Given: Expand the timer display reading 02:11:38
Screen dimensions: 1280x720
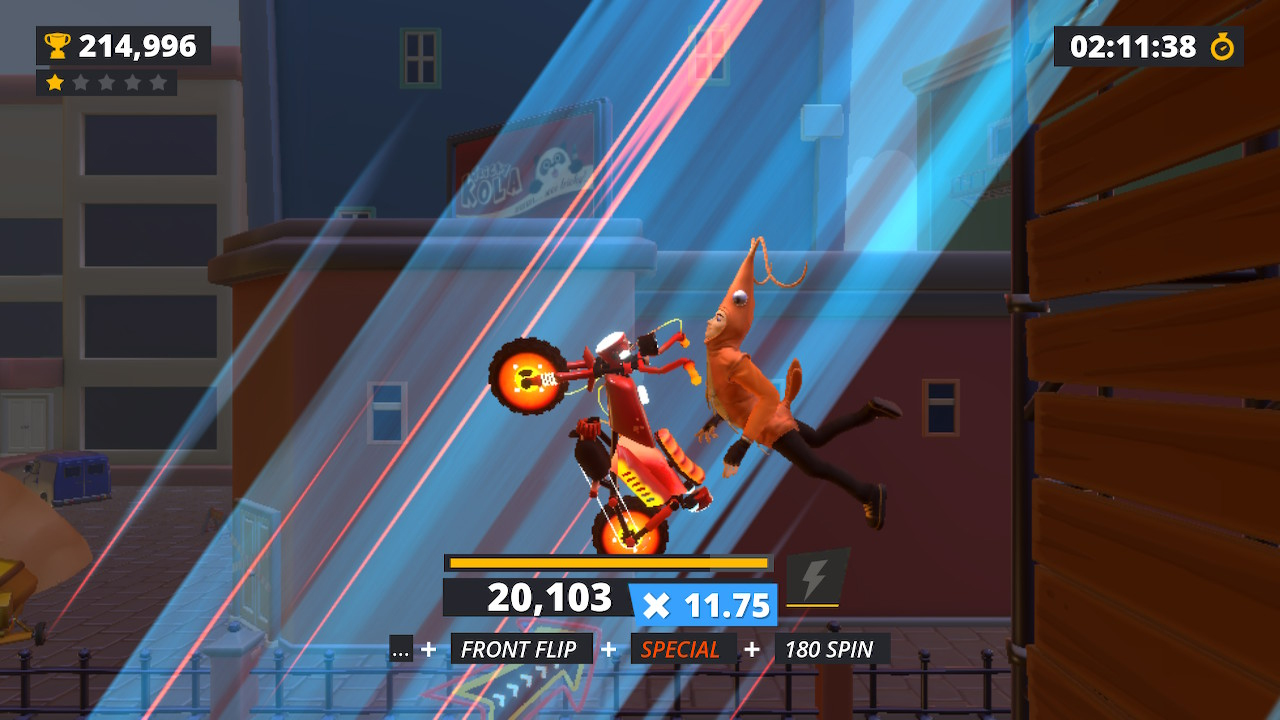Looking at the screenshot, I should click(x=1135, y=45).
